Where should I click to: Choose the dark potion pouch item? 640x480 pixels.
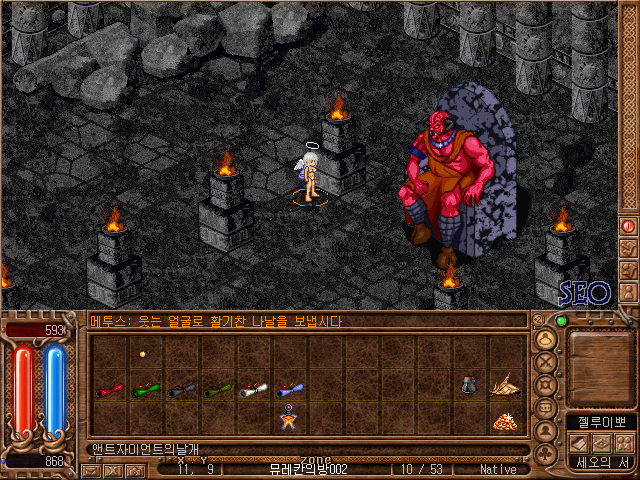(x=470, y=383)
